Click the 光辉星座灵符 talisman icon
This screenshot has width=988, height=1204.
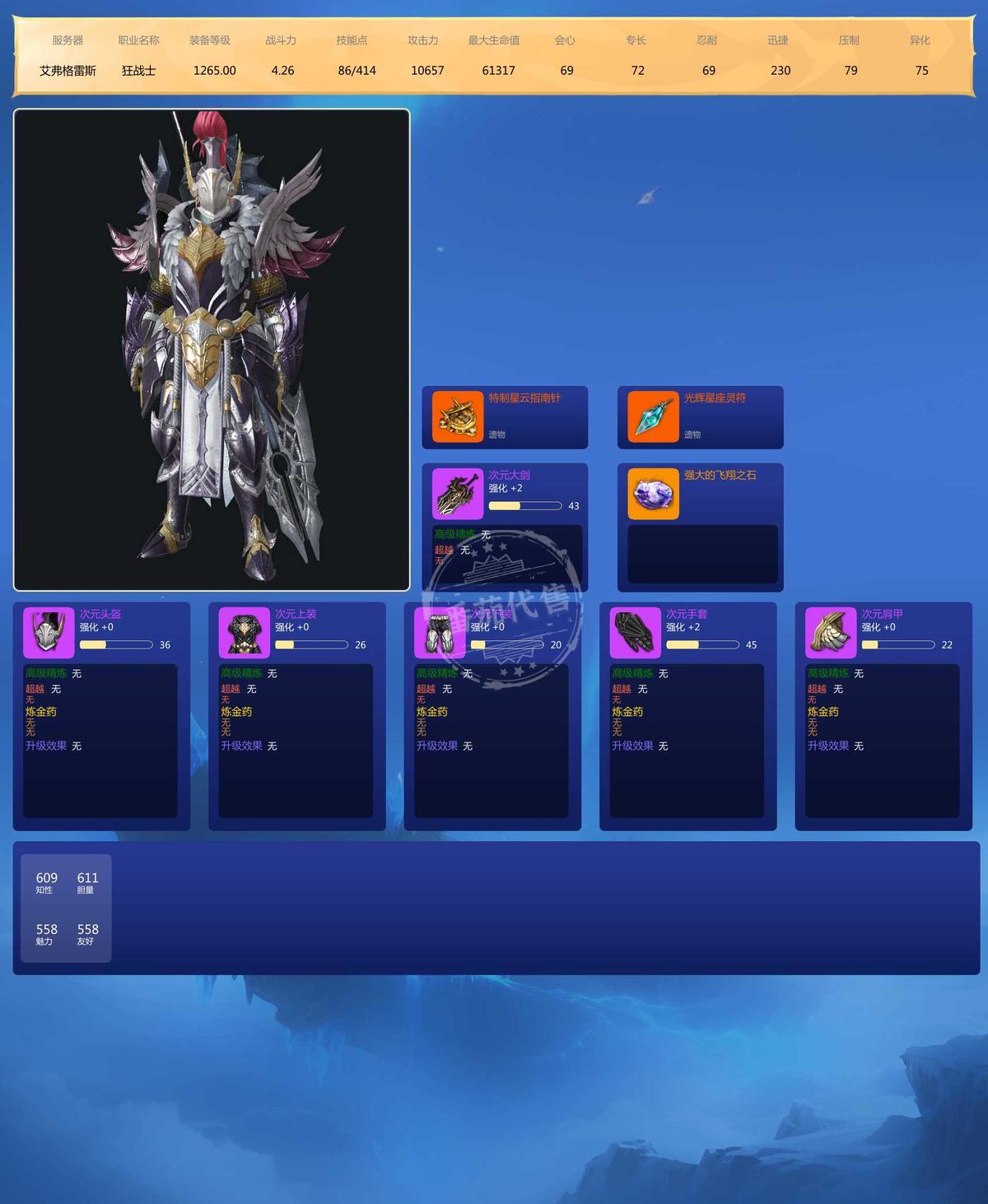click(653, 417)
